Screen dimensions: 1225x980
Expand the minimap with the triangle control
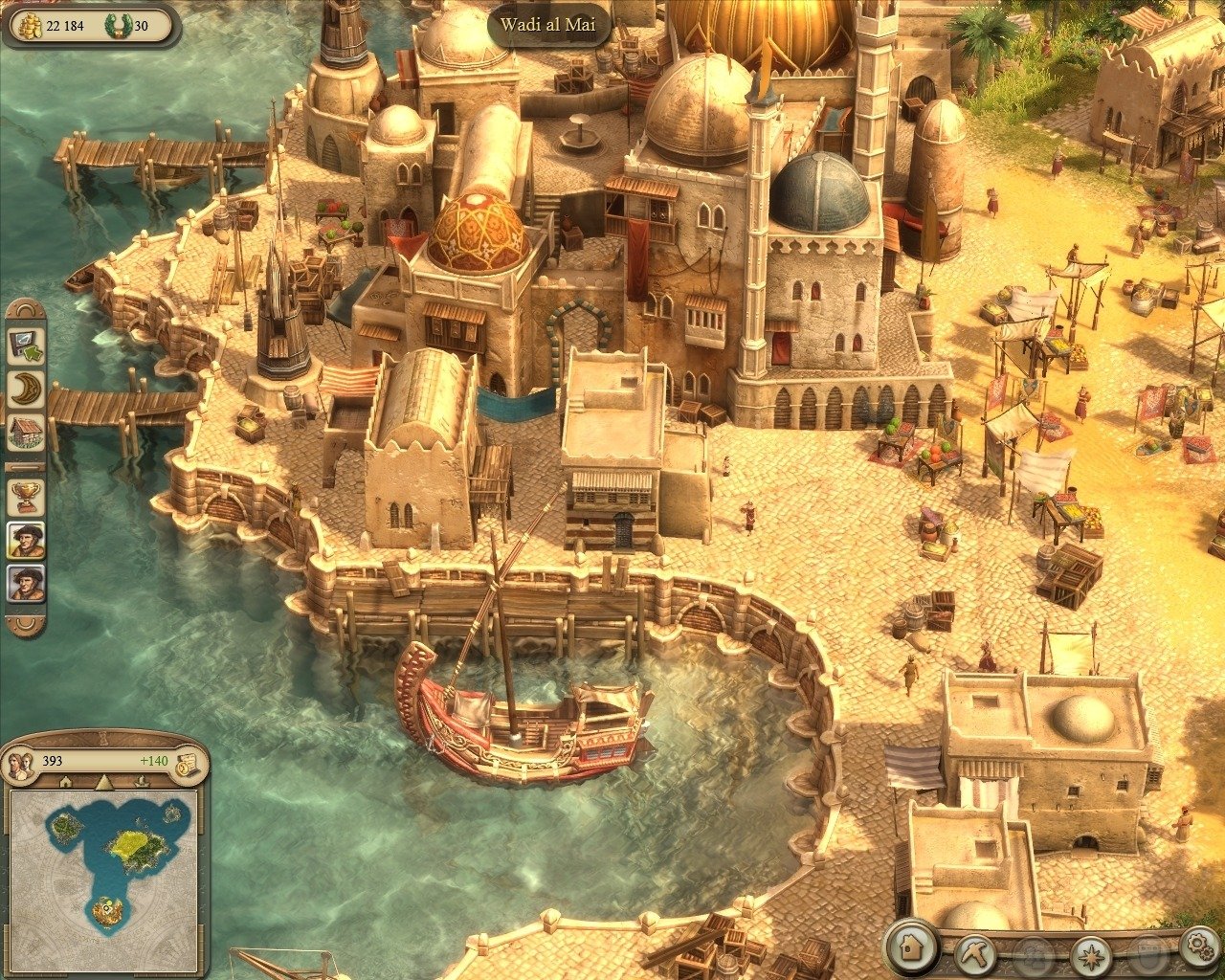point(103,781)
